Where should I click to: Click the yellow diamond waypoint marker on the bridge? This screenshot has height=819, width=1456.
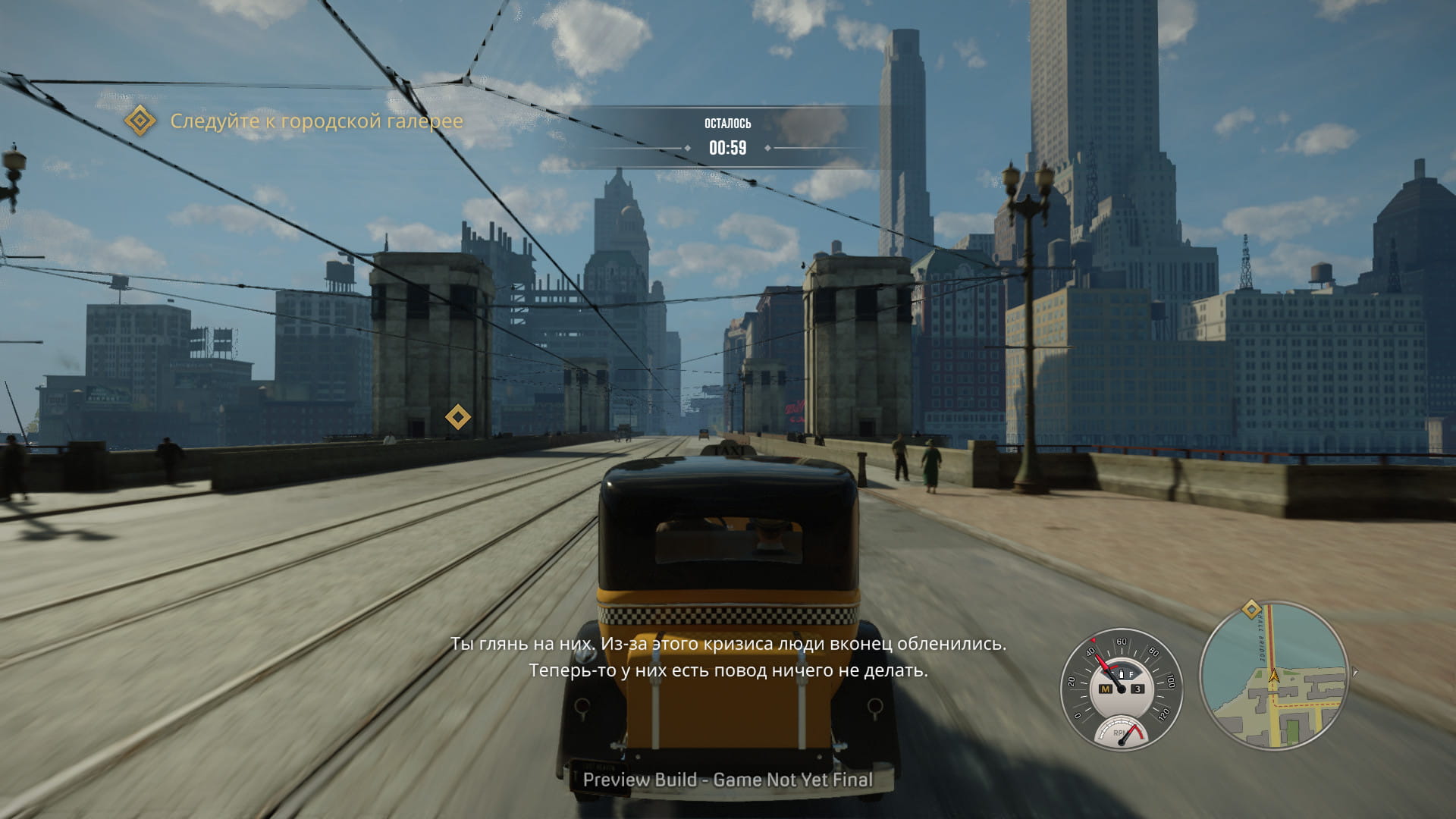(x=457, y=417)
